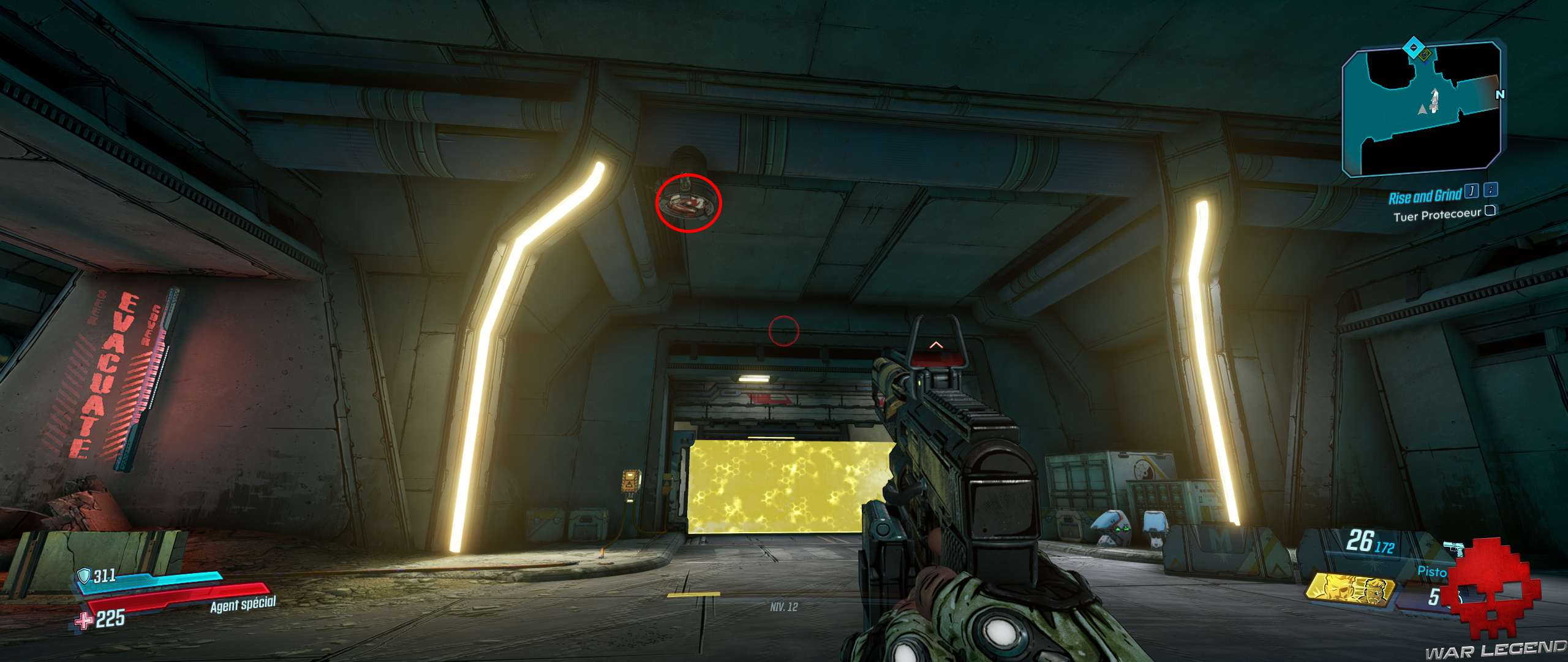Expand the N compass marker on the minimap

click(1500, 94)
